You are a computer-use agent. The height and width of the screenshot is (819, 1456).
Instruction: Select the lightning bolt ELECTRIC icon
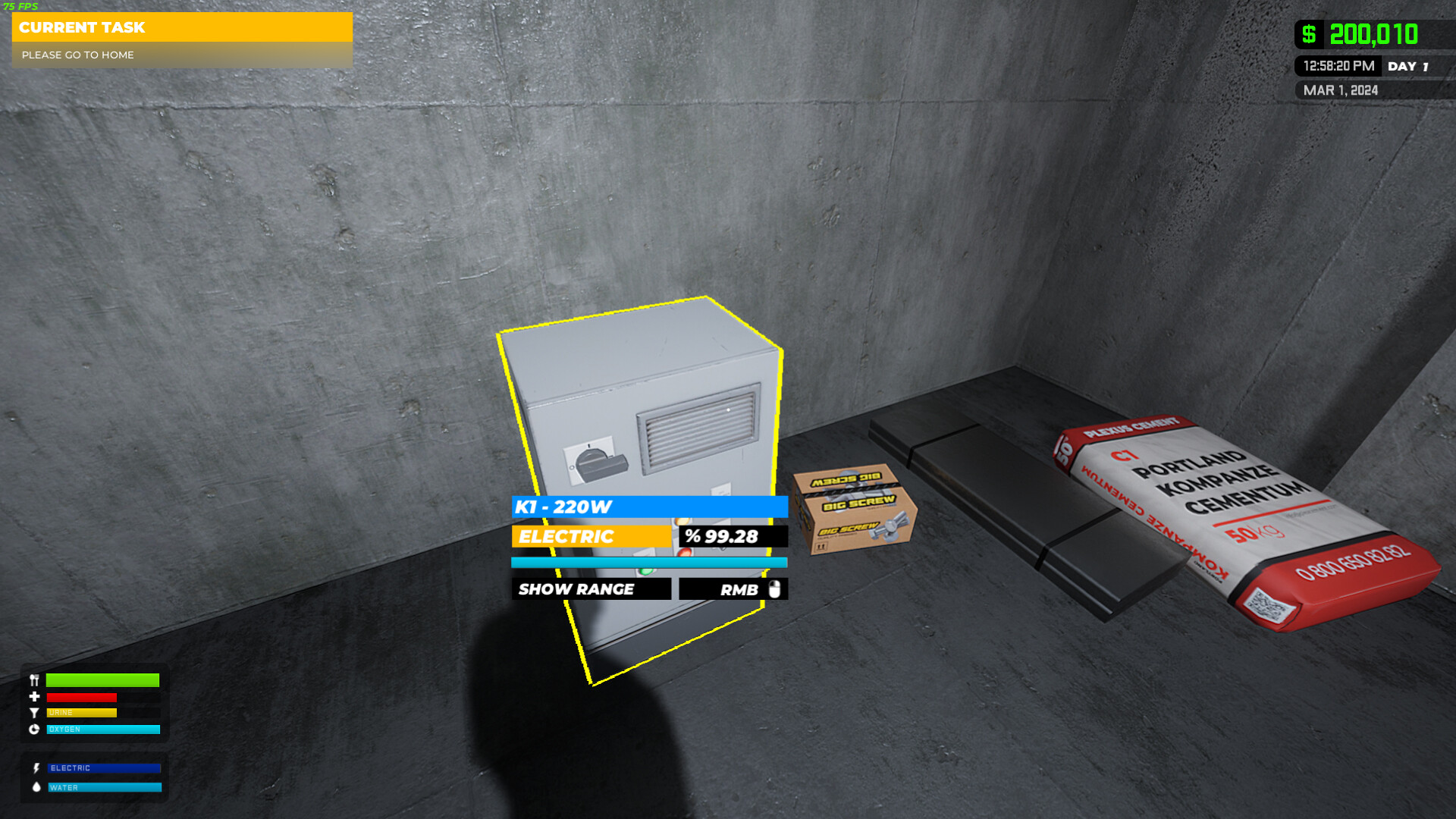(35, 768)
